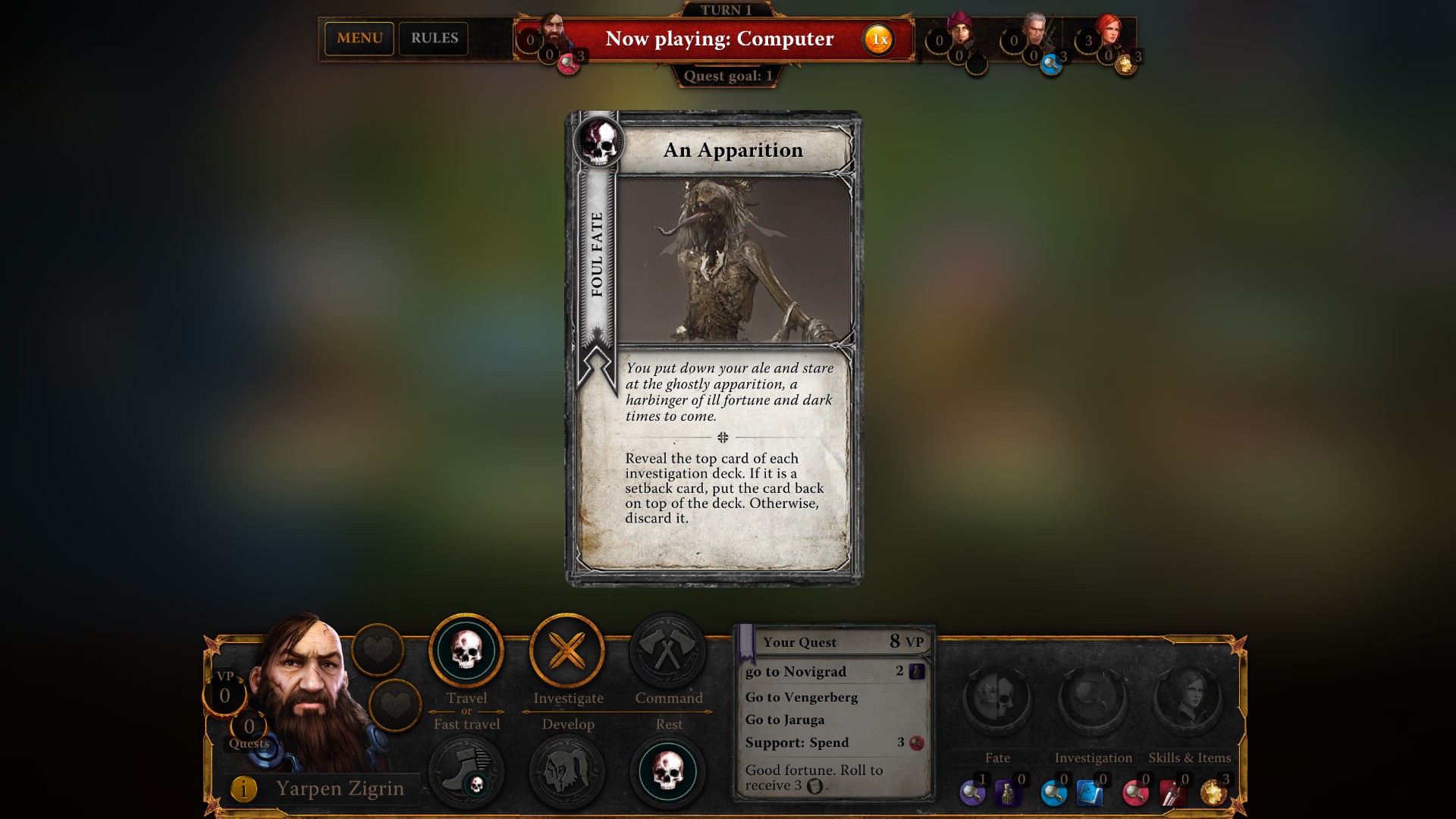This screenshot has width=1456, height=819.
Task: Open the Menu
Action: [x=359, y=38]
